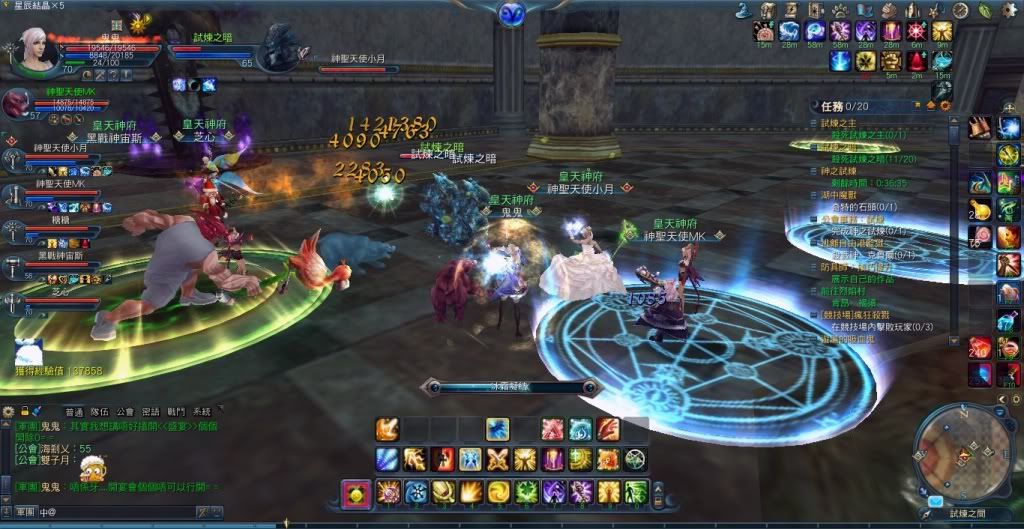Use the crossed swords skill icon

498,460
